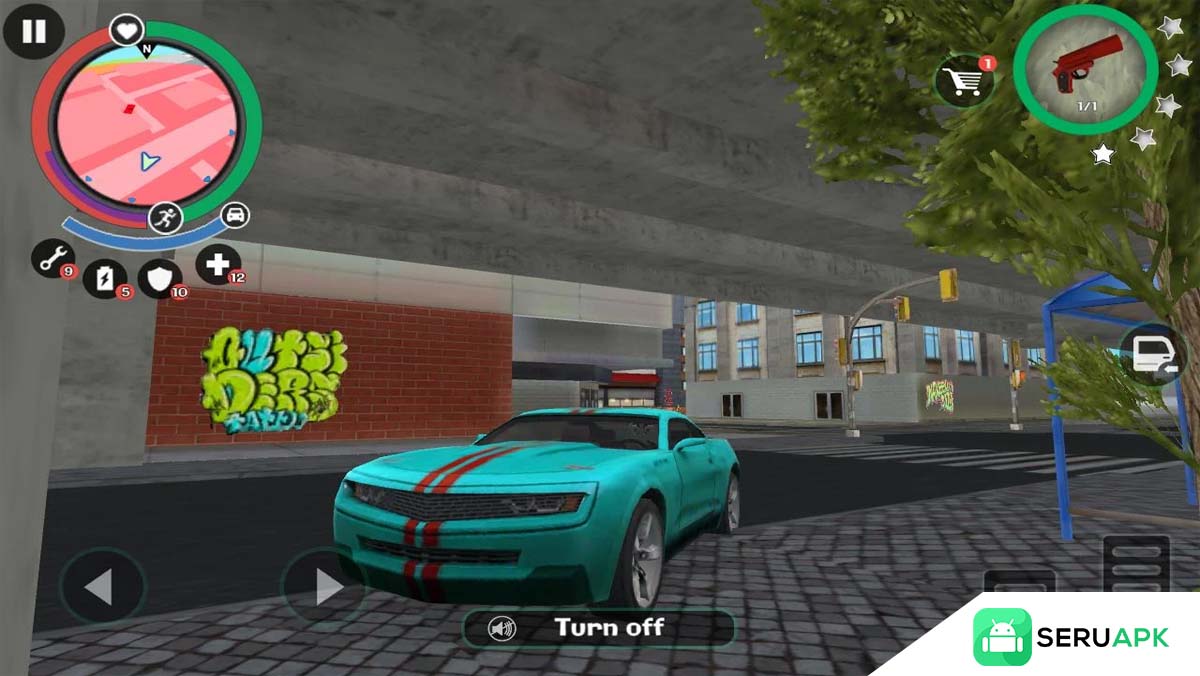1200x676 pixels.
Task: Click the Turn off radio button
Action: 598,628
